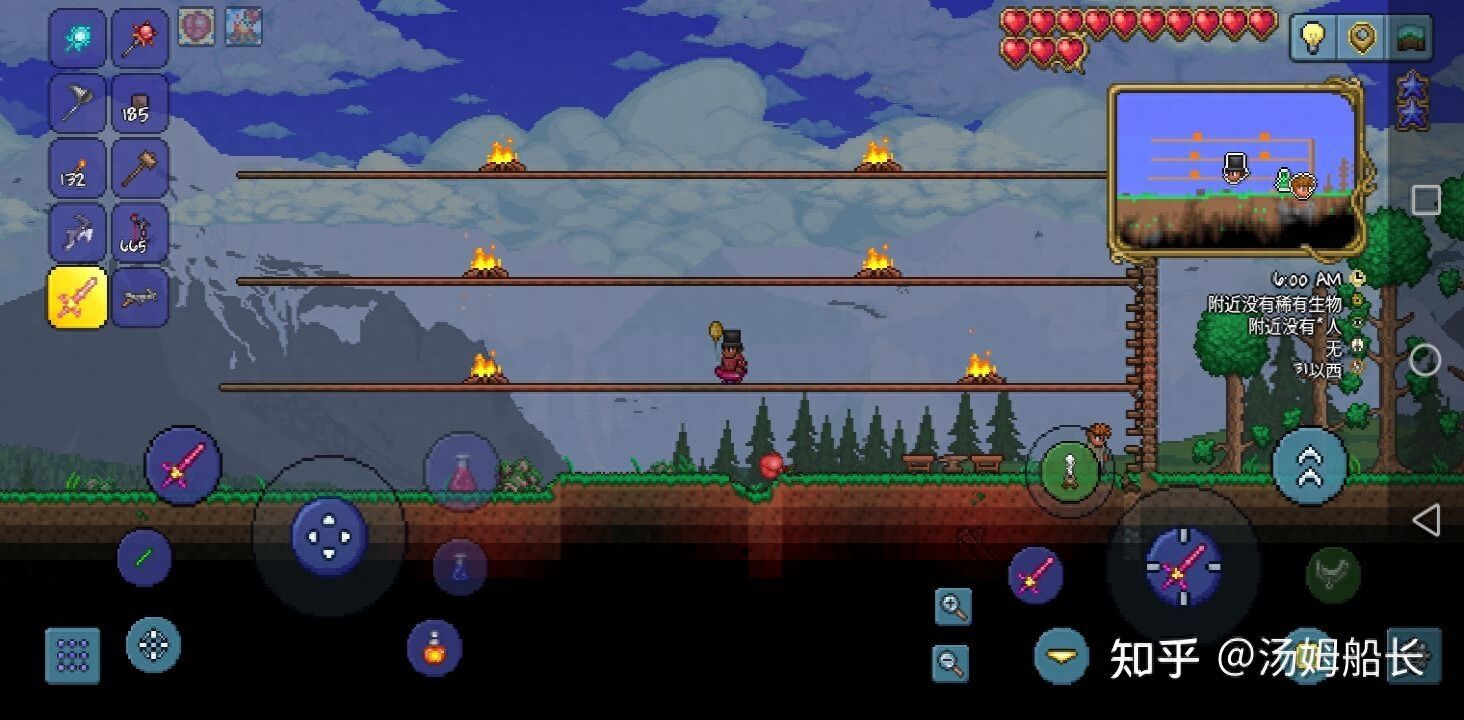This screenshot has height=720, width=1464.
Task: Open the inventory grid button
Action: coord(73,655)
